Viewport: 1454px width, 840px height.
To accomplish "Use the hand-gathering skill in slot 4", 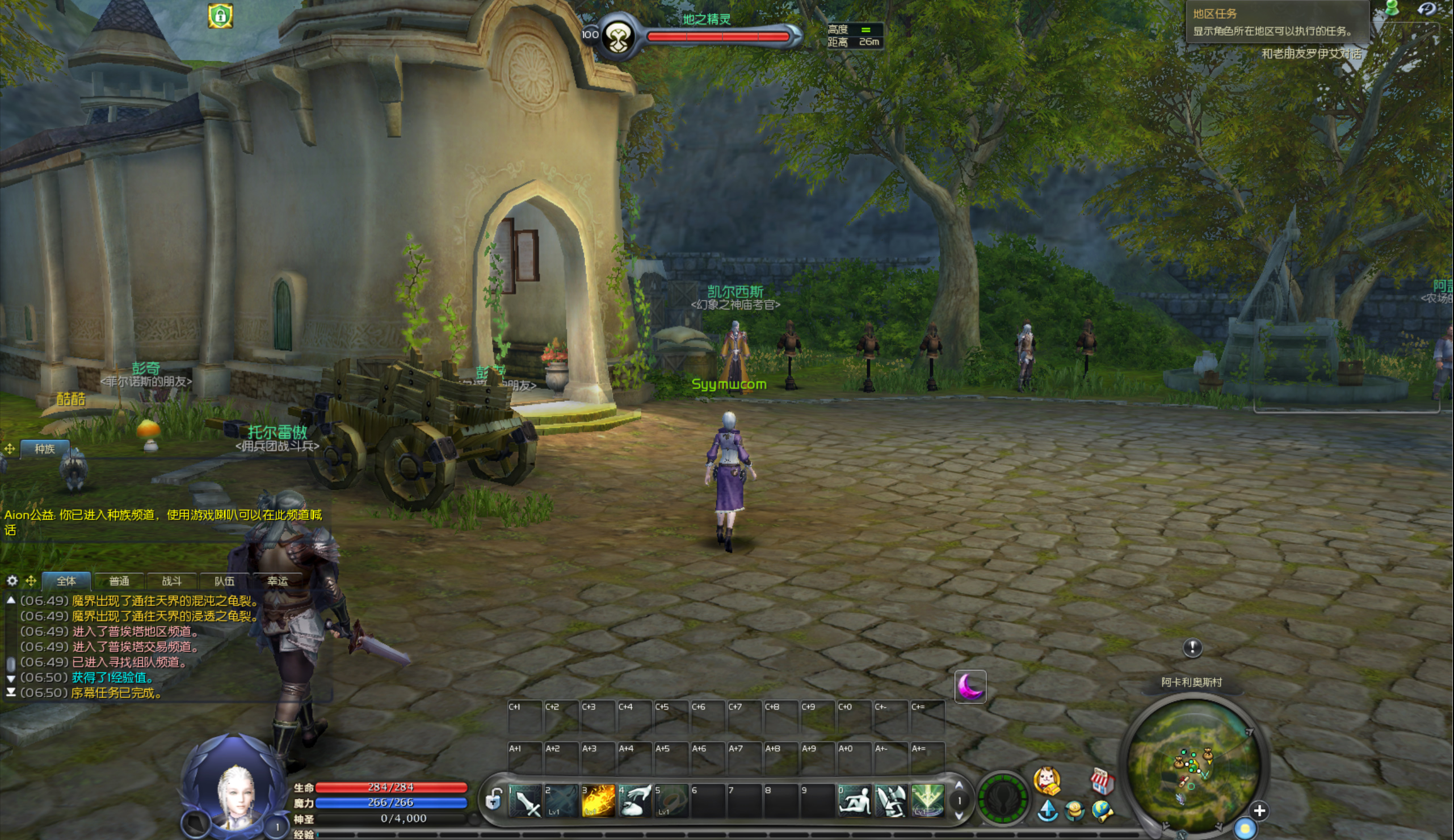I will tap(634, 801).
